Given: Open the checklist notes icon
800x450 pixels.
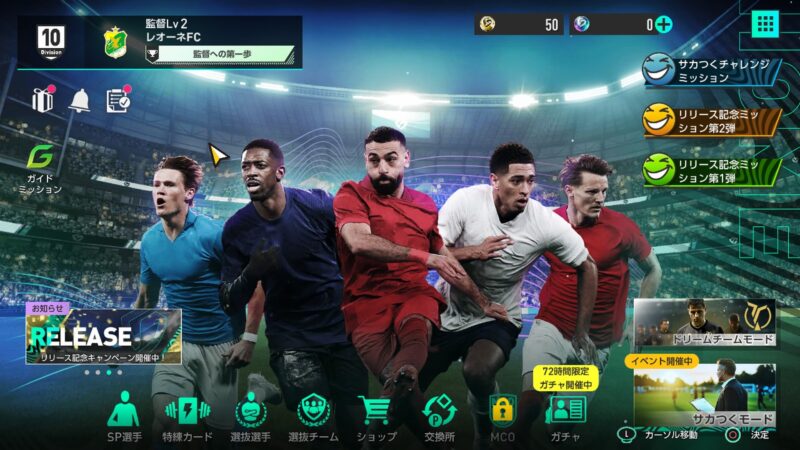Looking at the screenshot, I should [118, 100].
